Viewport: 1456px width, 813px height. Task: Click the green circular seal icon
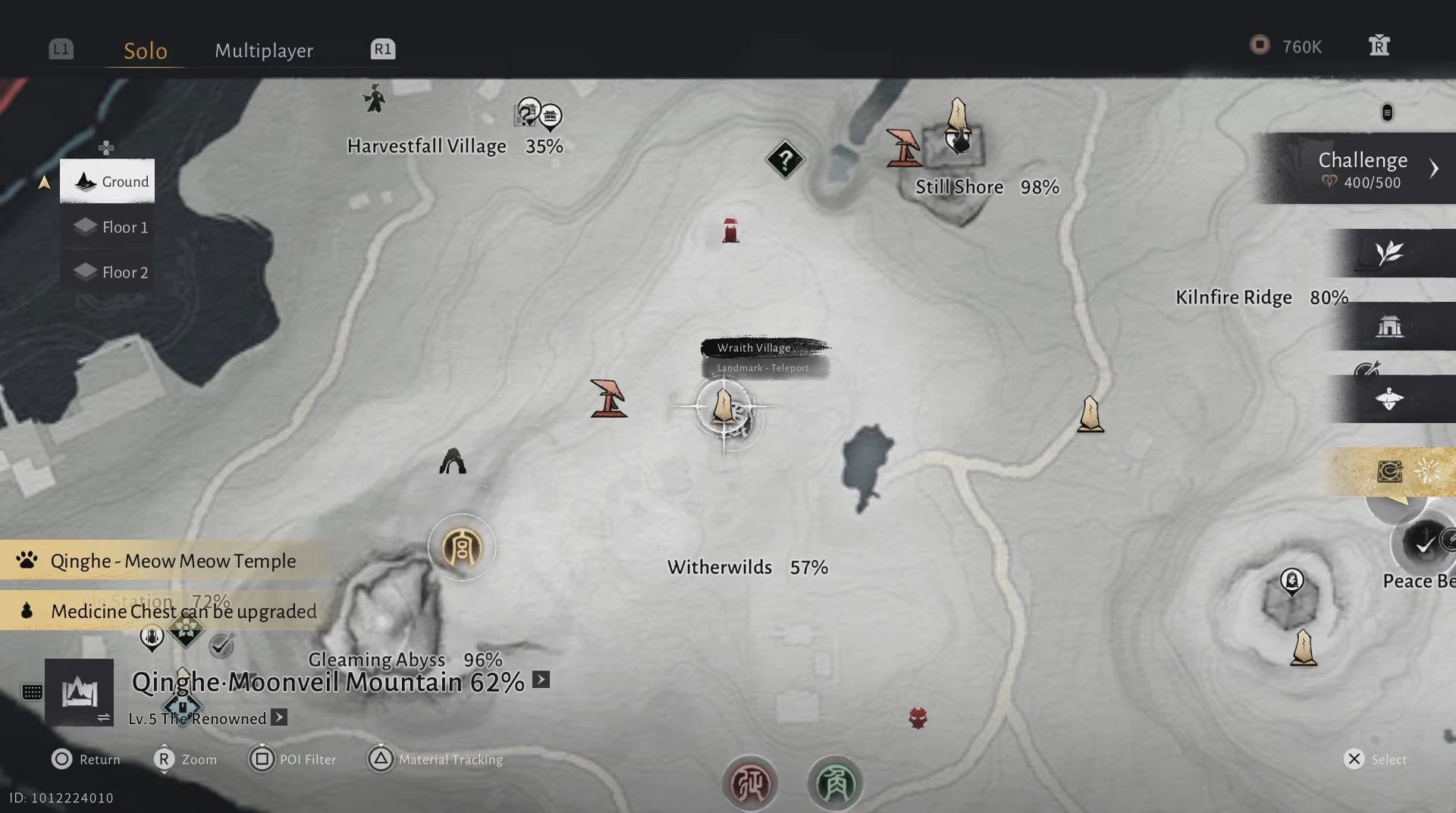click(835, 783)
